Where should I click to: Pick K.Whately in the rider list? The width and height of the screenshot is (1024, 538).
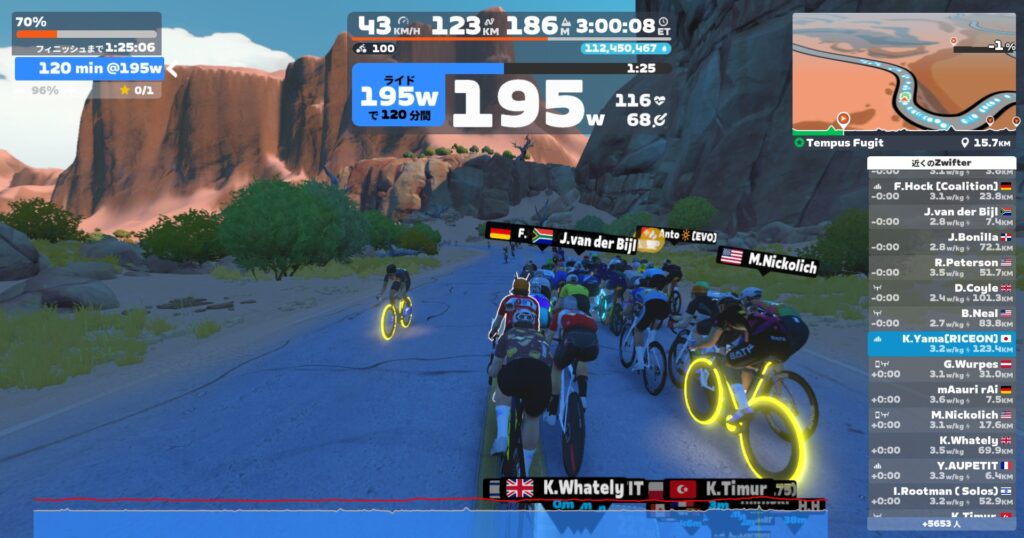pyautogui.click(x=941, y=445)
